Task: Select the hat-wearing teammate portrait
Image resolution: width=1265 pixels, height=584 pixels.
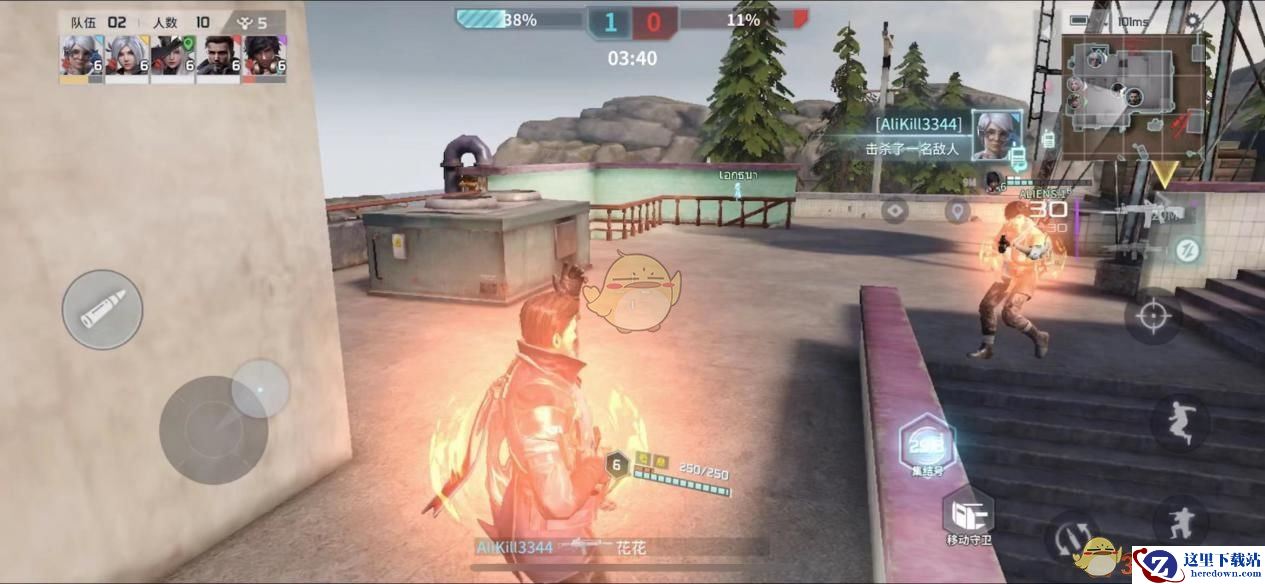Action: click(172, 58)
